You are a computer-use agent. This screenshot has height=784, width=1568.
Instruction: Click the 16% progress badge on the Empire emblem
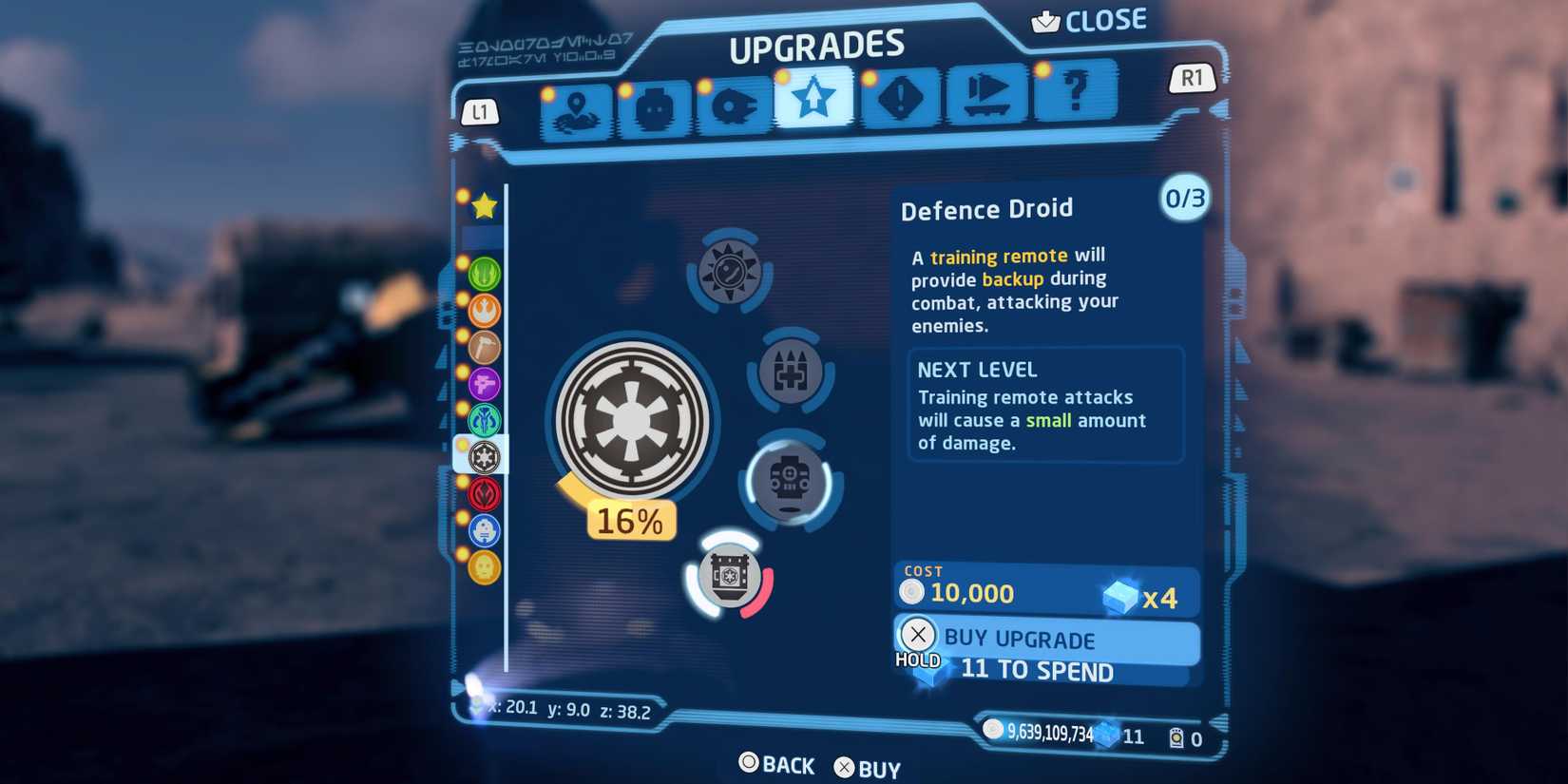click(x=630, y=520)
